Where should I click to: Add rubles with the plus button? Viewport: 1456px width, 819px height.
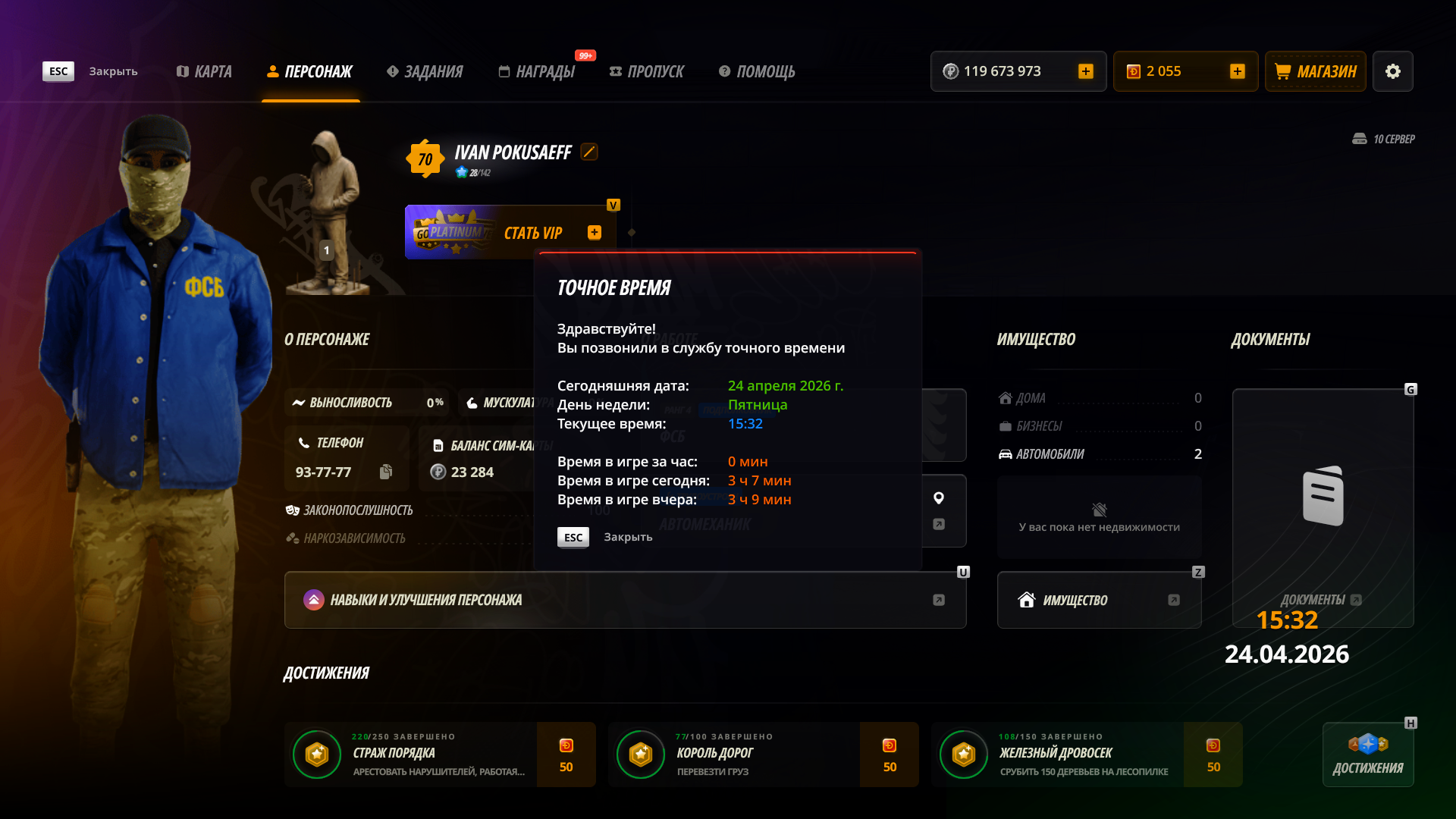1086,71
